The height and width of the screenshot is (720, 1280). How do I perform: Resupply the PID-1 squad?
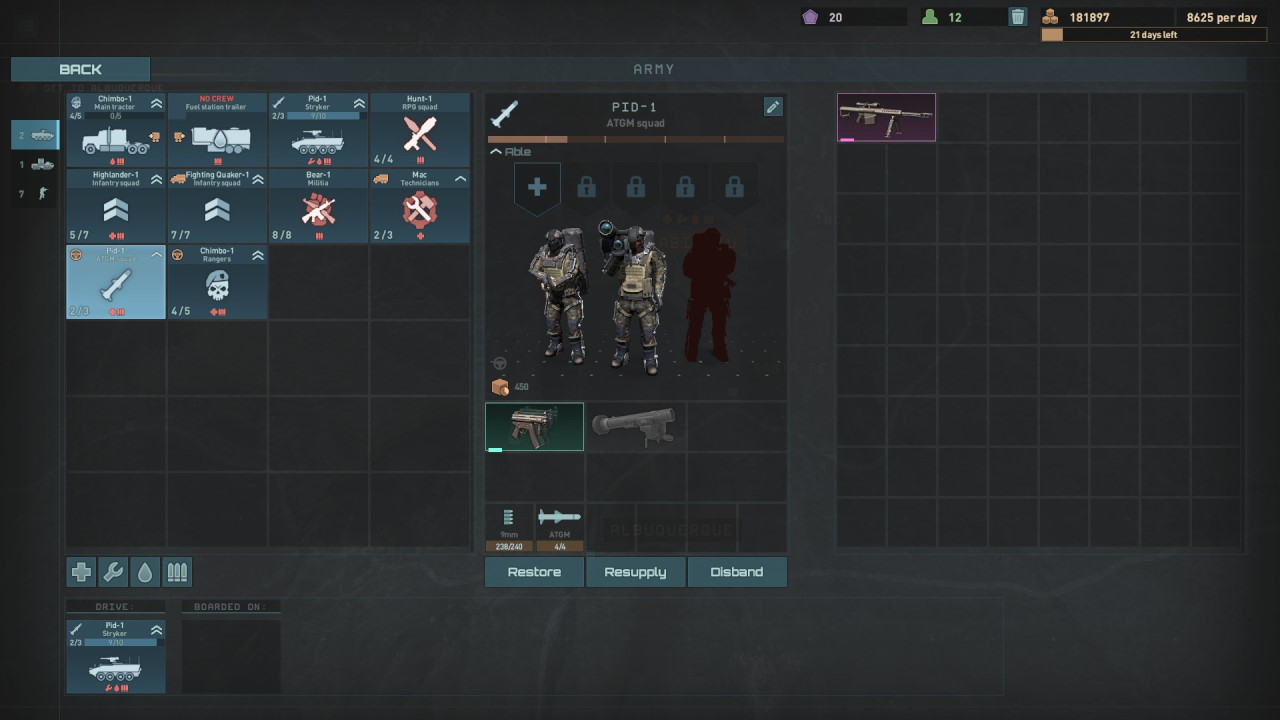click(635, 572)
